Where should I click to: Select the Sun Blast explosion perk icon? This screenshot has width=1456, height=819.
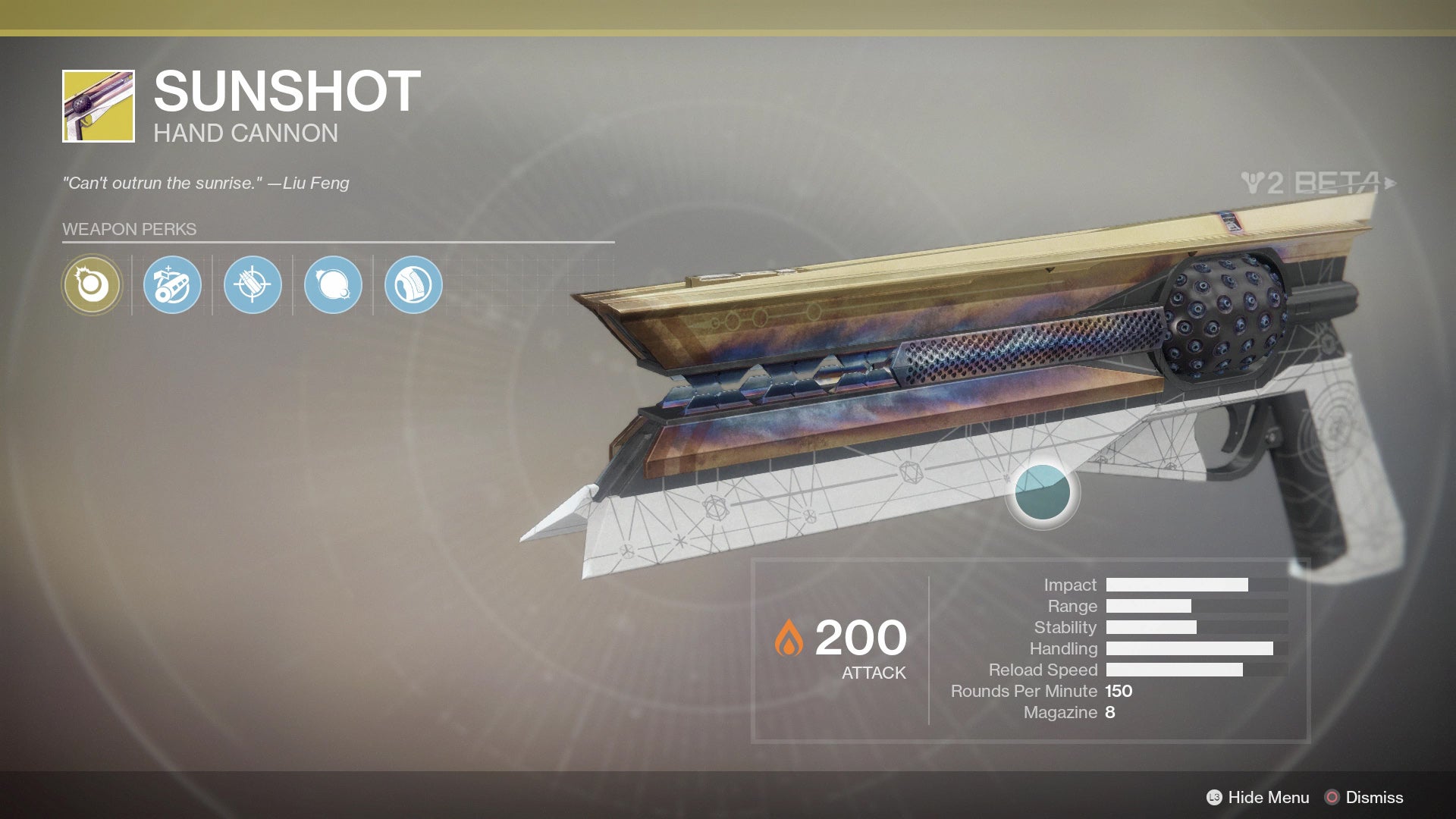pos(332,285)
